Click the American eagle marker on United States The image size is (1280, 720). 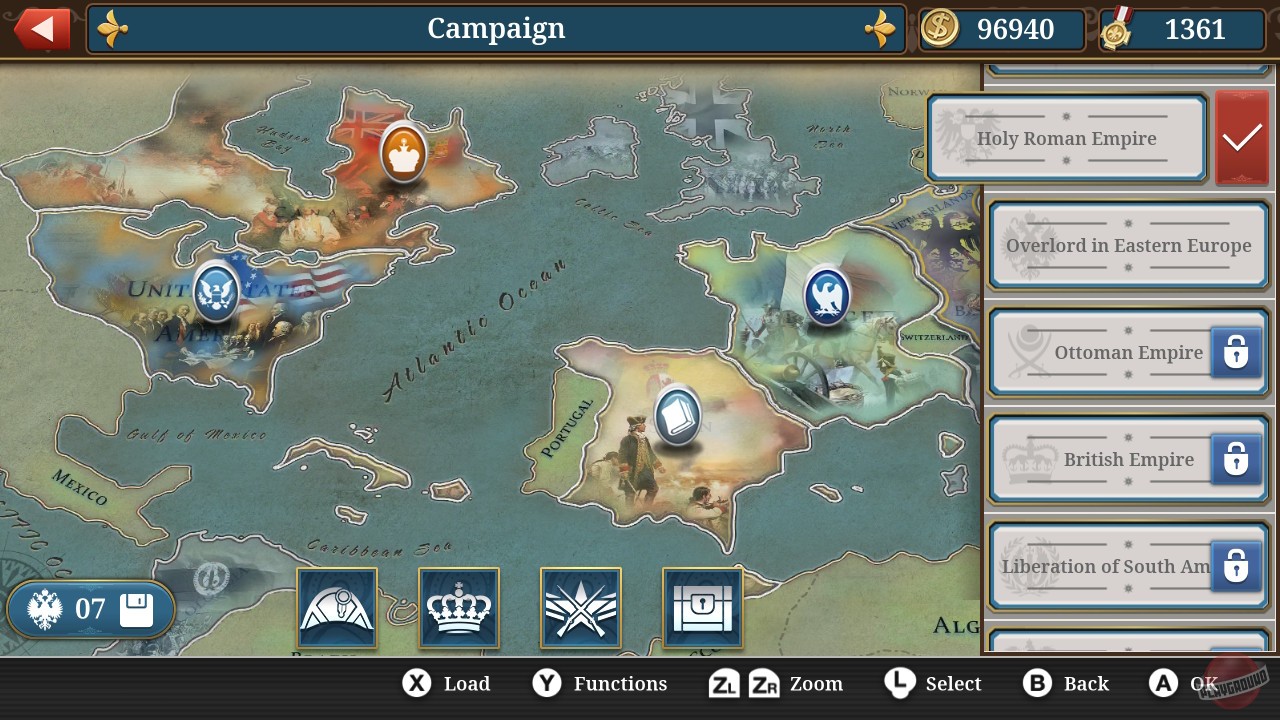click(215, 293)
